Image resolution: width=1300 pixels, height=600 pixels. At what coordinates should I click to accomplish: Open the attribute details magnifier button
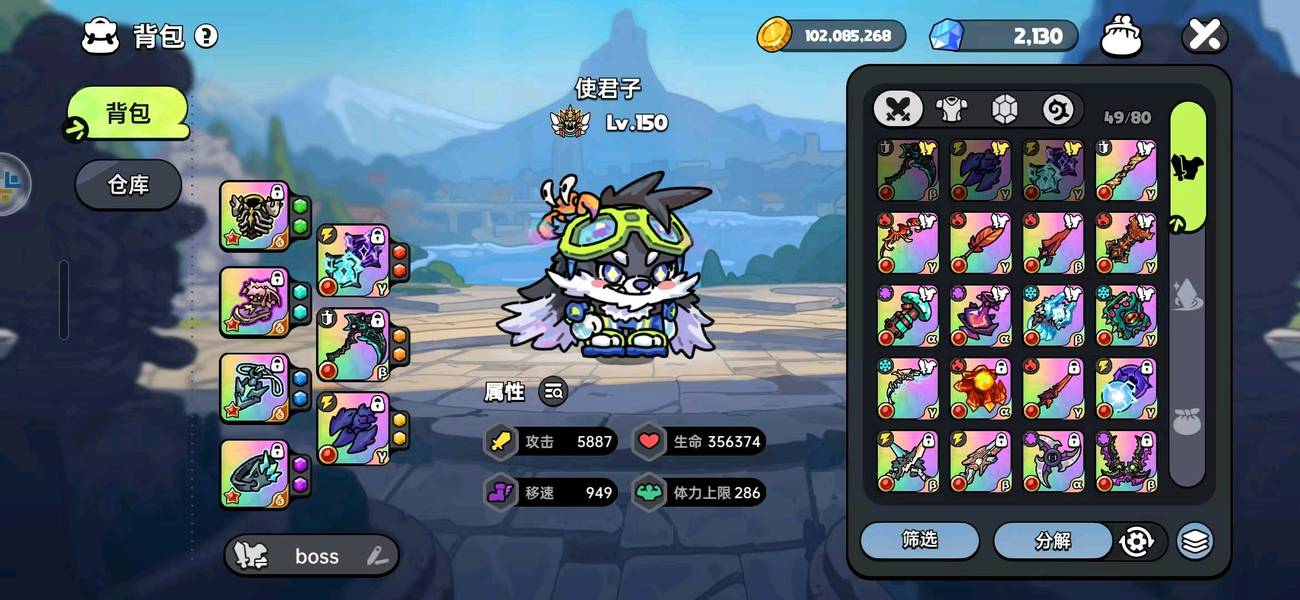pos(553,392)
